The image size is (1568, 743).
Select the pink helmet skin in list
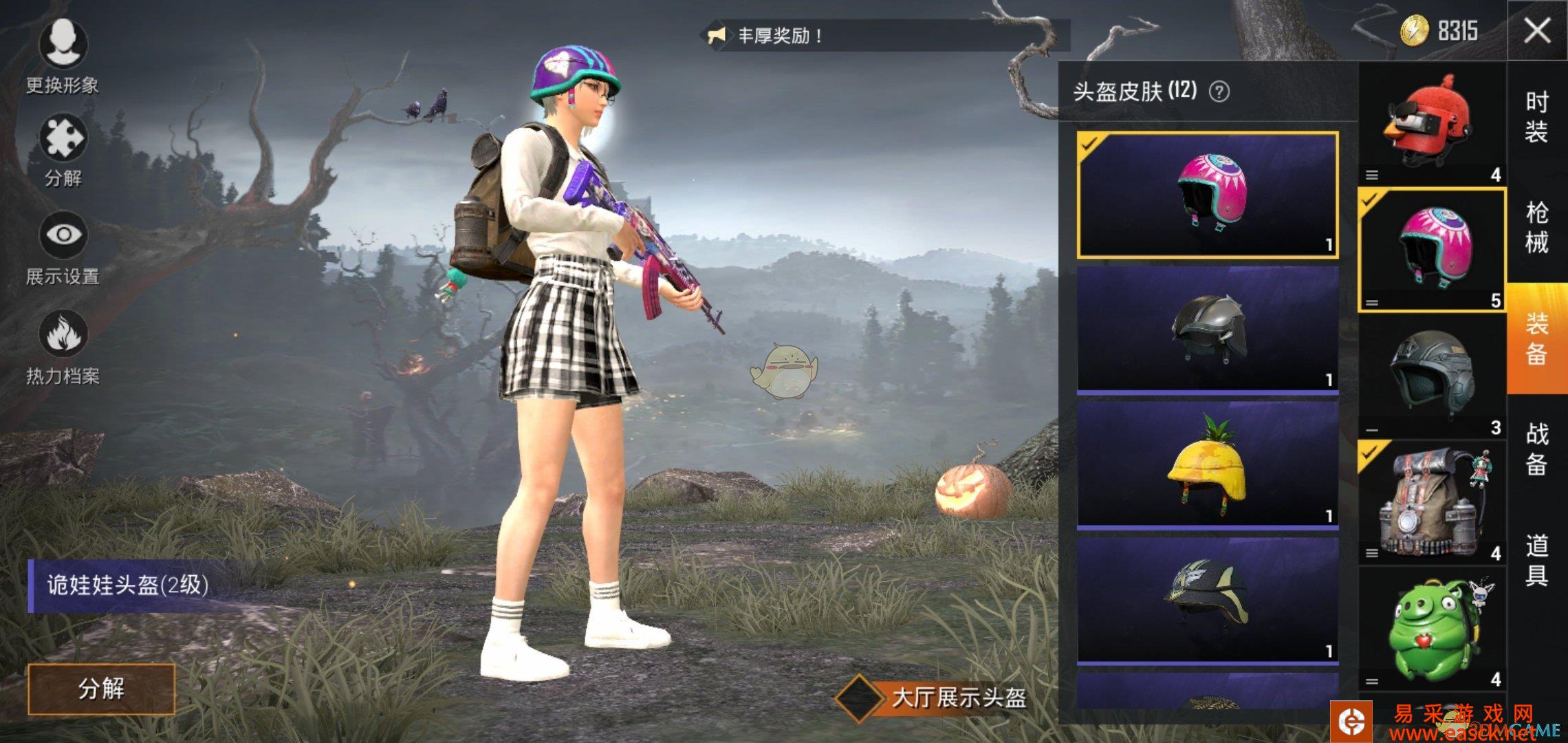click(x=1208, y=195)
